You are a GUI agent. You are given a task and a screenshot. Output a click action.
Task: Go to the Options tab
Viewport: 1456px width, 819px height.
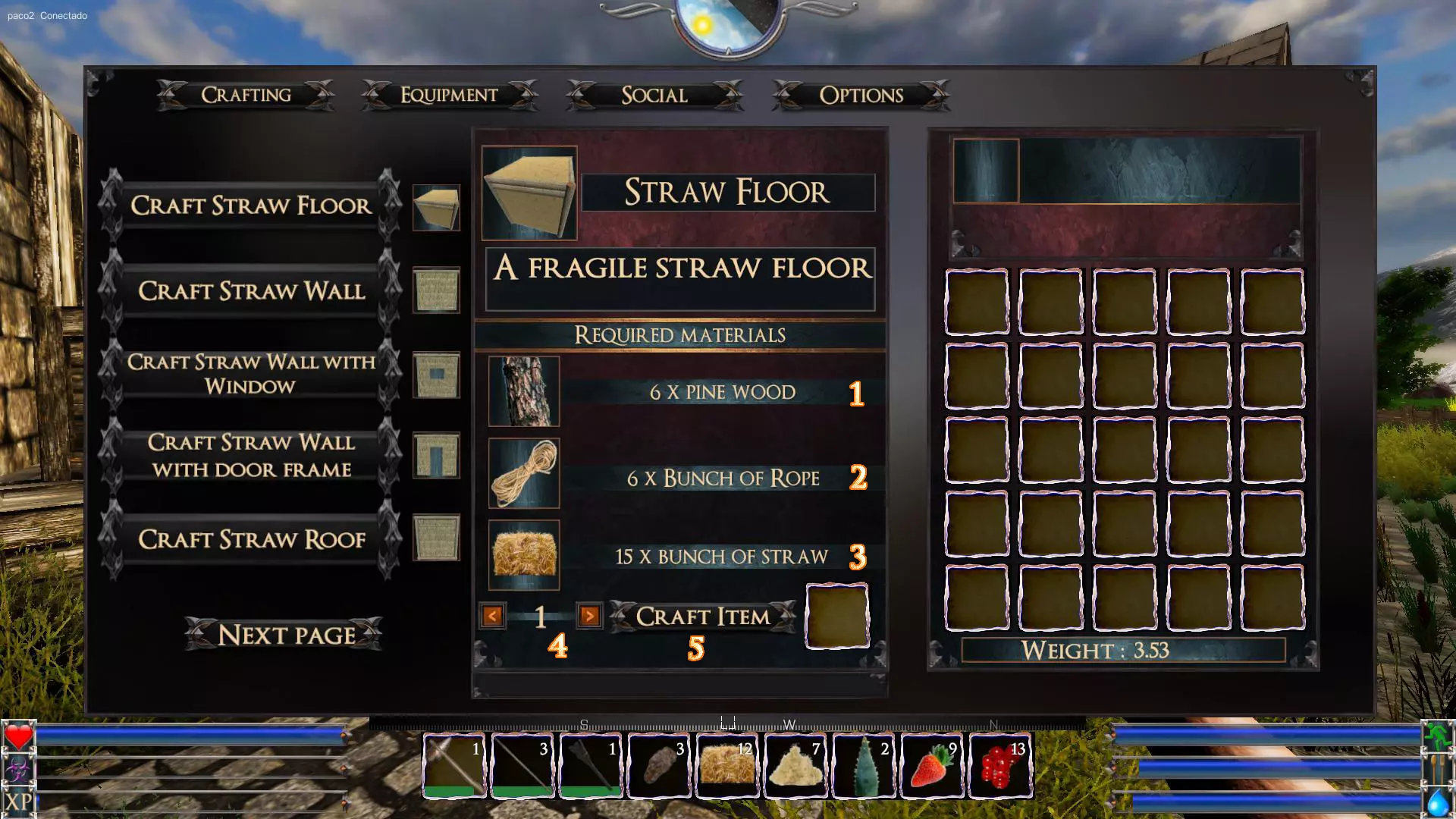pyautogui.click(x=861, y=95)
